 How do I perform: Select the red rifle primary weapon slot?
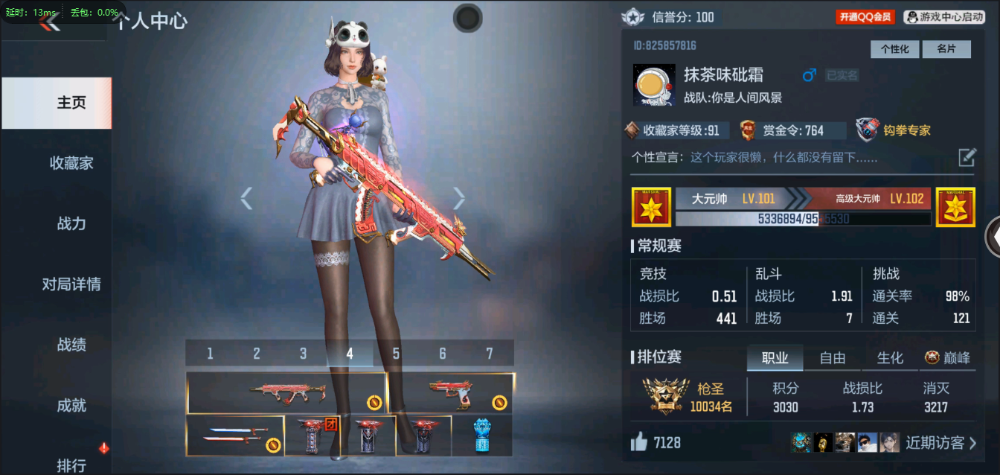pos(287,392)
